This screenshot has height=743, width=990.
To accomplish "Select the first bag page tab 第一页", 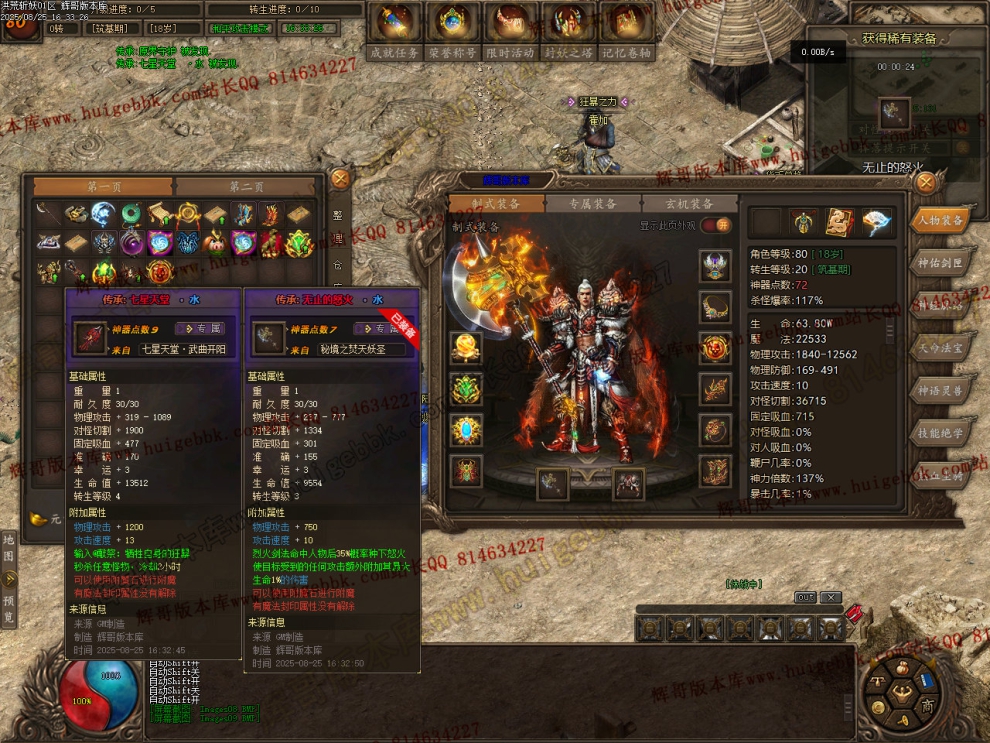I will pos(104,187).
